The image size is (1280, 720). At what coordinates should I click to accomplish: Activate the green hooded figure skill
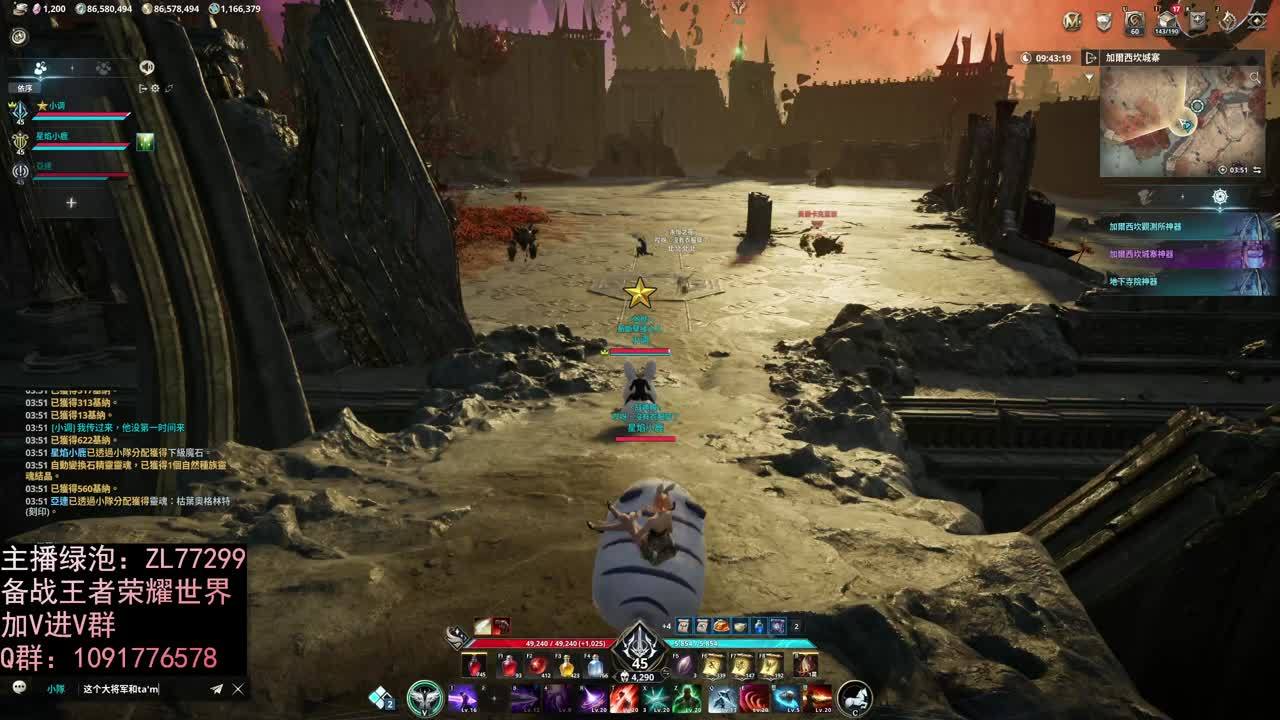[686, 697]
